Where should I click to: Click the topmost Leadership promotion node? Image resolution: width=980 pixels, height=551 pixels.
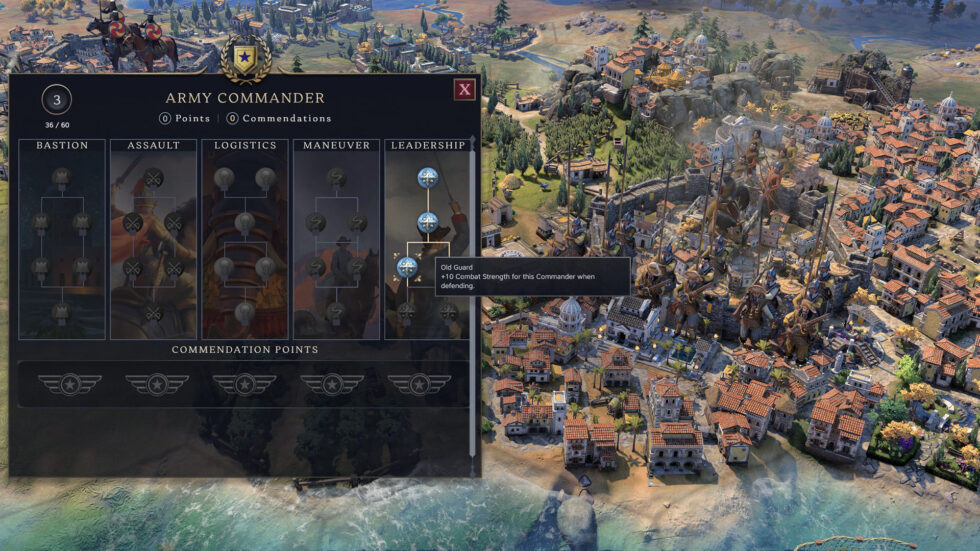tap(428, 178)
